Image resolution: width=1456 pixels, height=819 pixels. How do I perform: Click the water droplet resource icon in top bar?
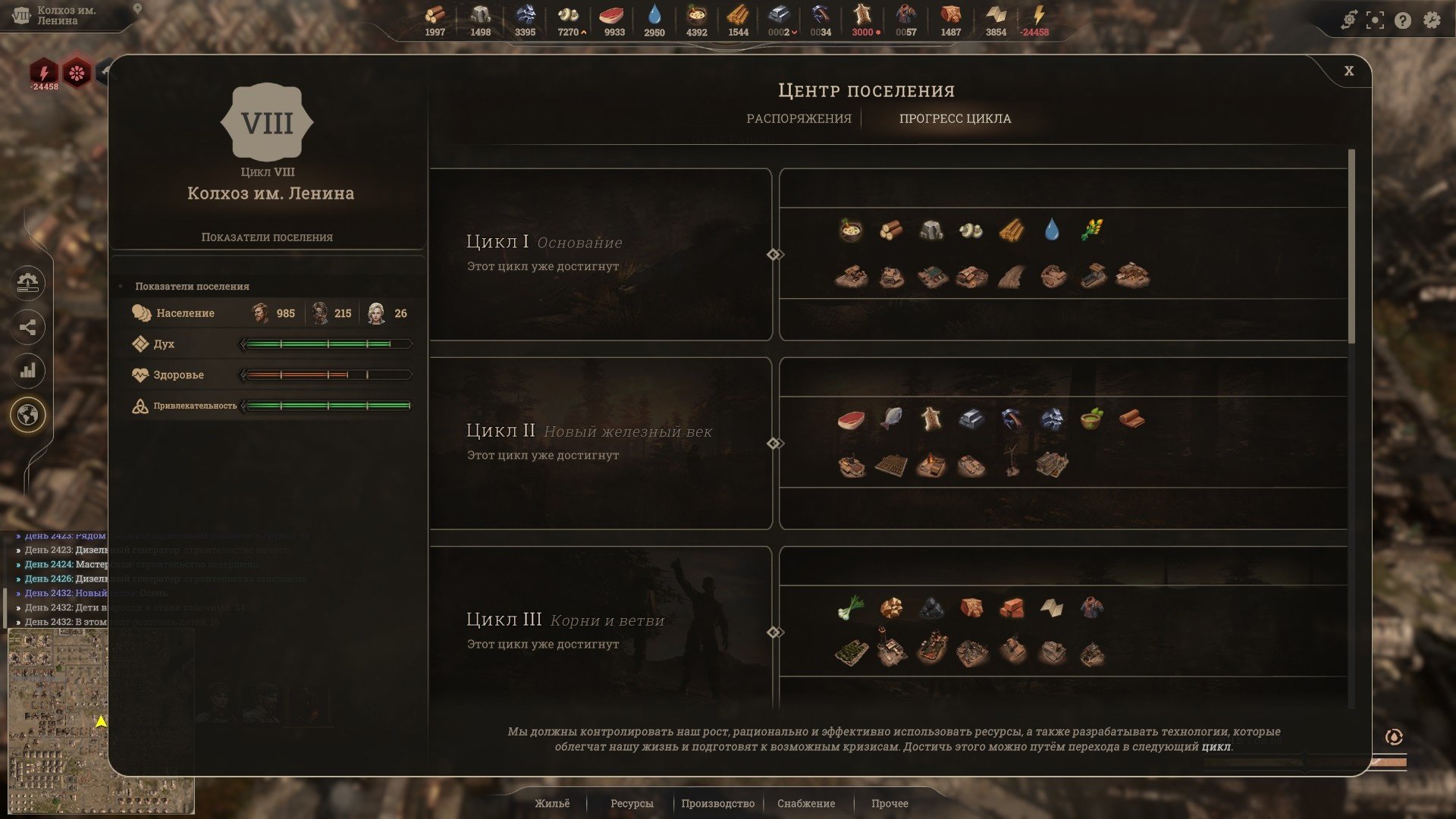(654, 15)
